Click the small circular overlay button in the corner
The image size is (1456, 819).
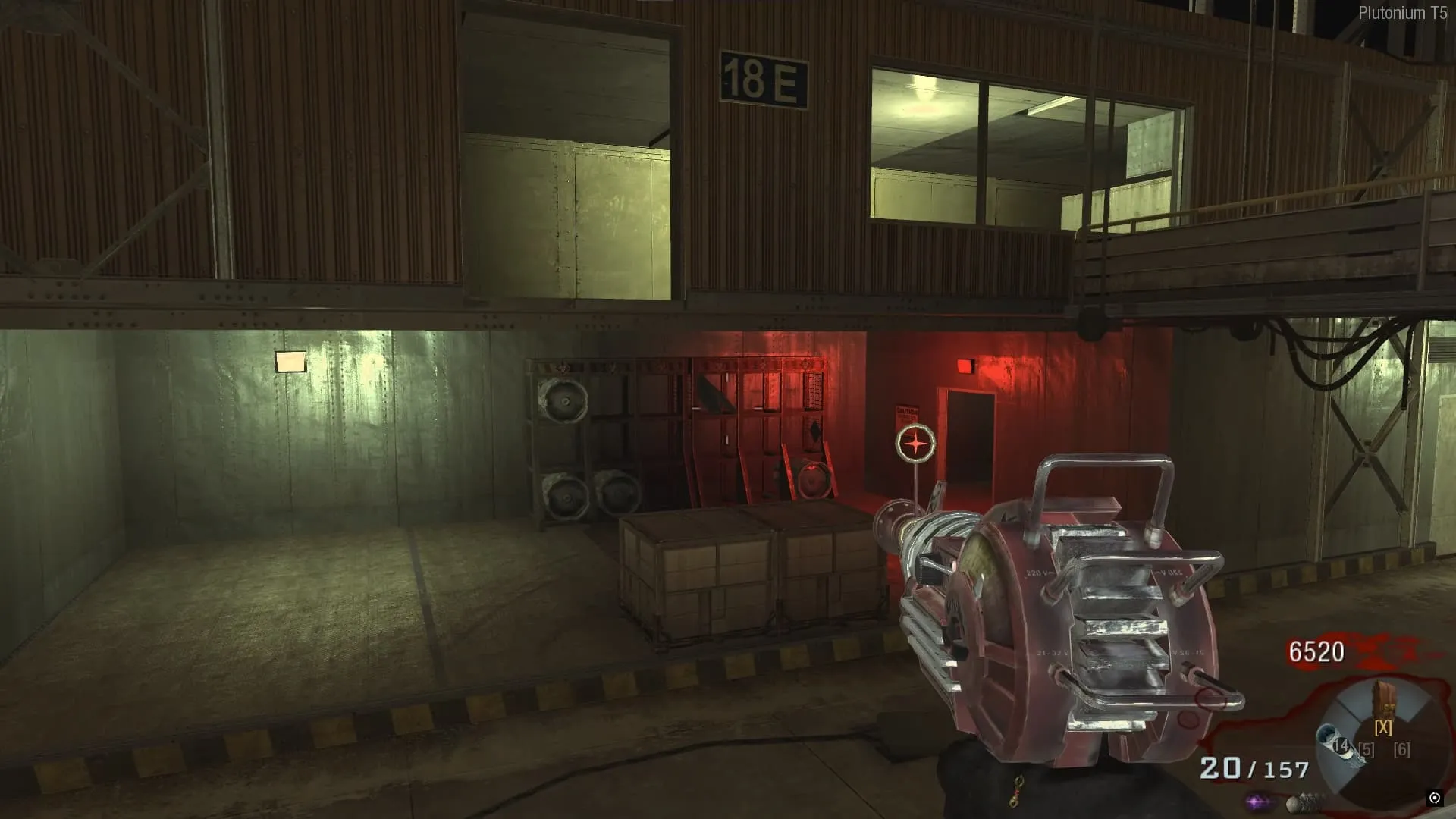[1434, 798]
